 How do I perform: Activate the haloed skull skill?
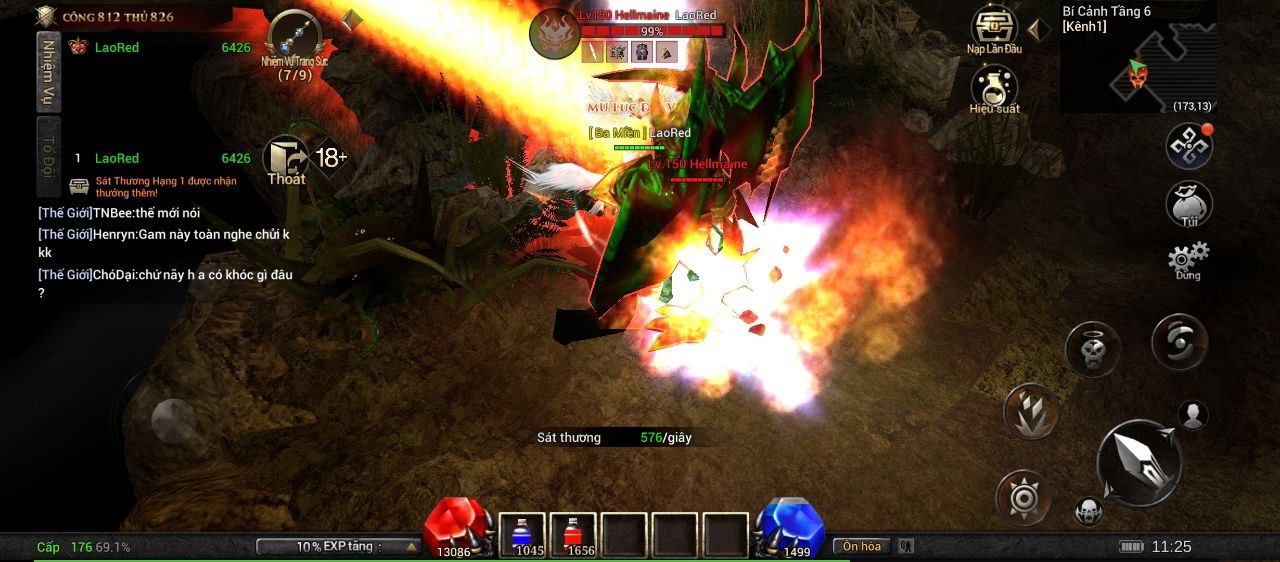(1092, 349)
